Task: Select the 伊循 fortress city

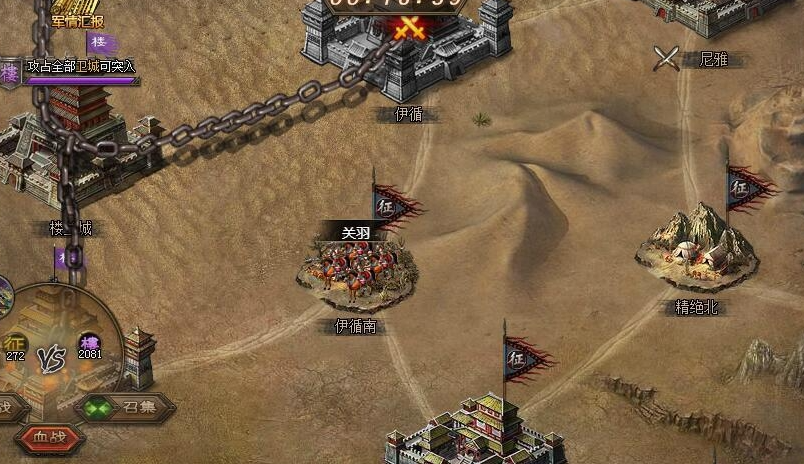Action: pos(407,52)
